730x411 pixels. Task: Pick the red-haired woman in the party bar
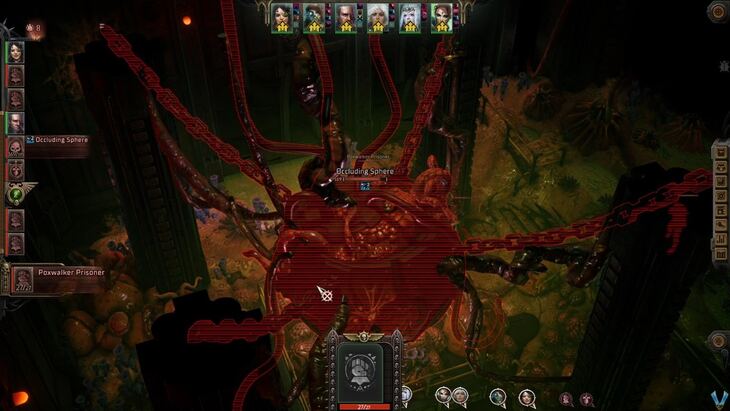click(442, 15)
